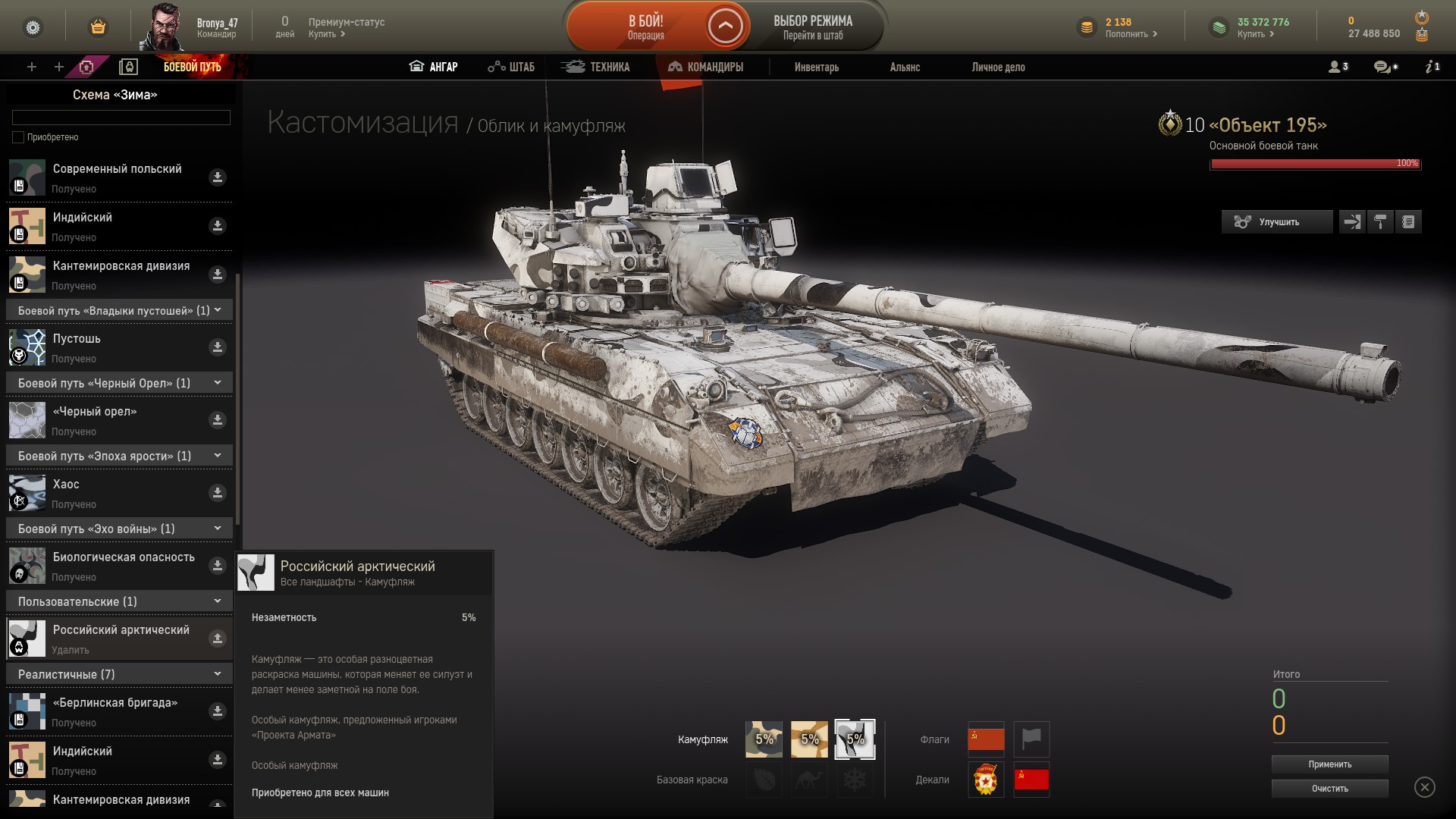Type in the camouflage search field
The height and width of the screenshot is (819, 1456).
(120, 118)
